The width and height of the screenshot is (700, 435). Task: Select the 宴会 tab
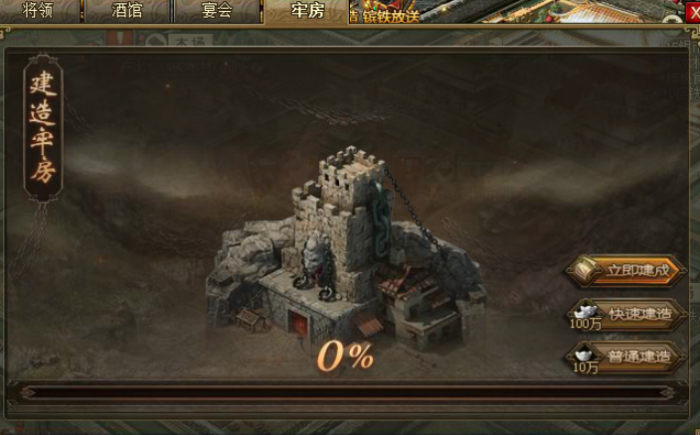[x=216, y=11]
